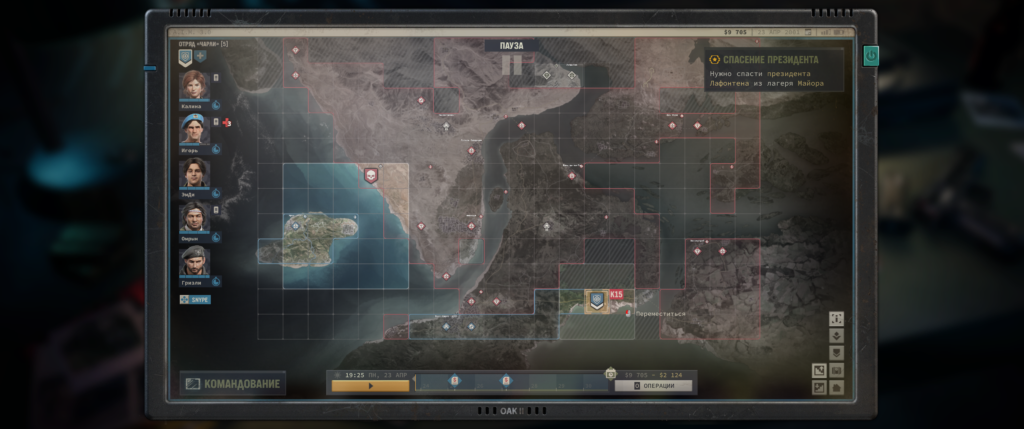Viewport: 1024px width, 429px height.
Task: Select mercenary Энди's portrait
Action: click(x=194, y=173)
